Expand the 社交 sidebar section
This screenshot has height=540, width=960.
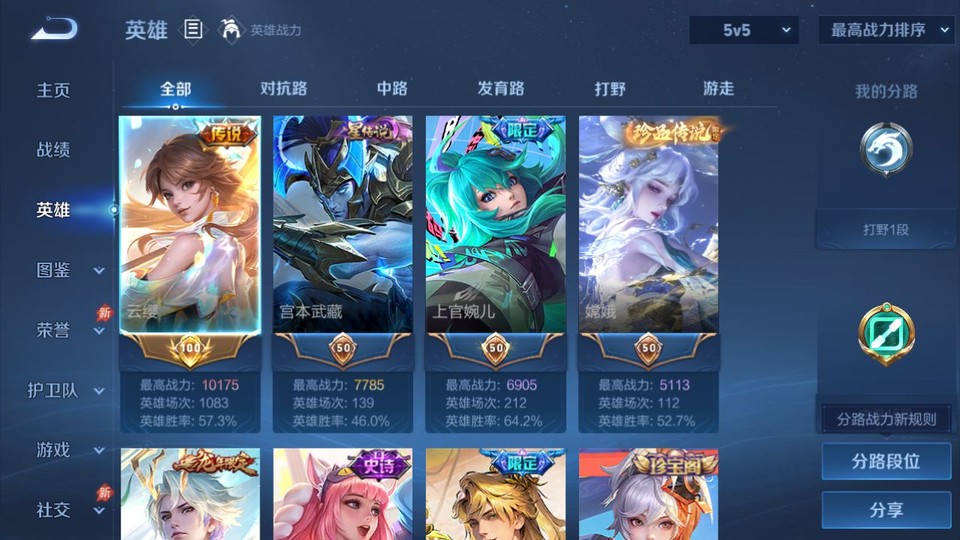click(x=70, y=510)
